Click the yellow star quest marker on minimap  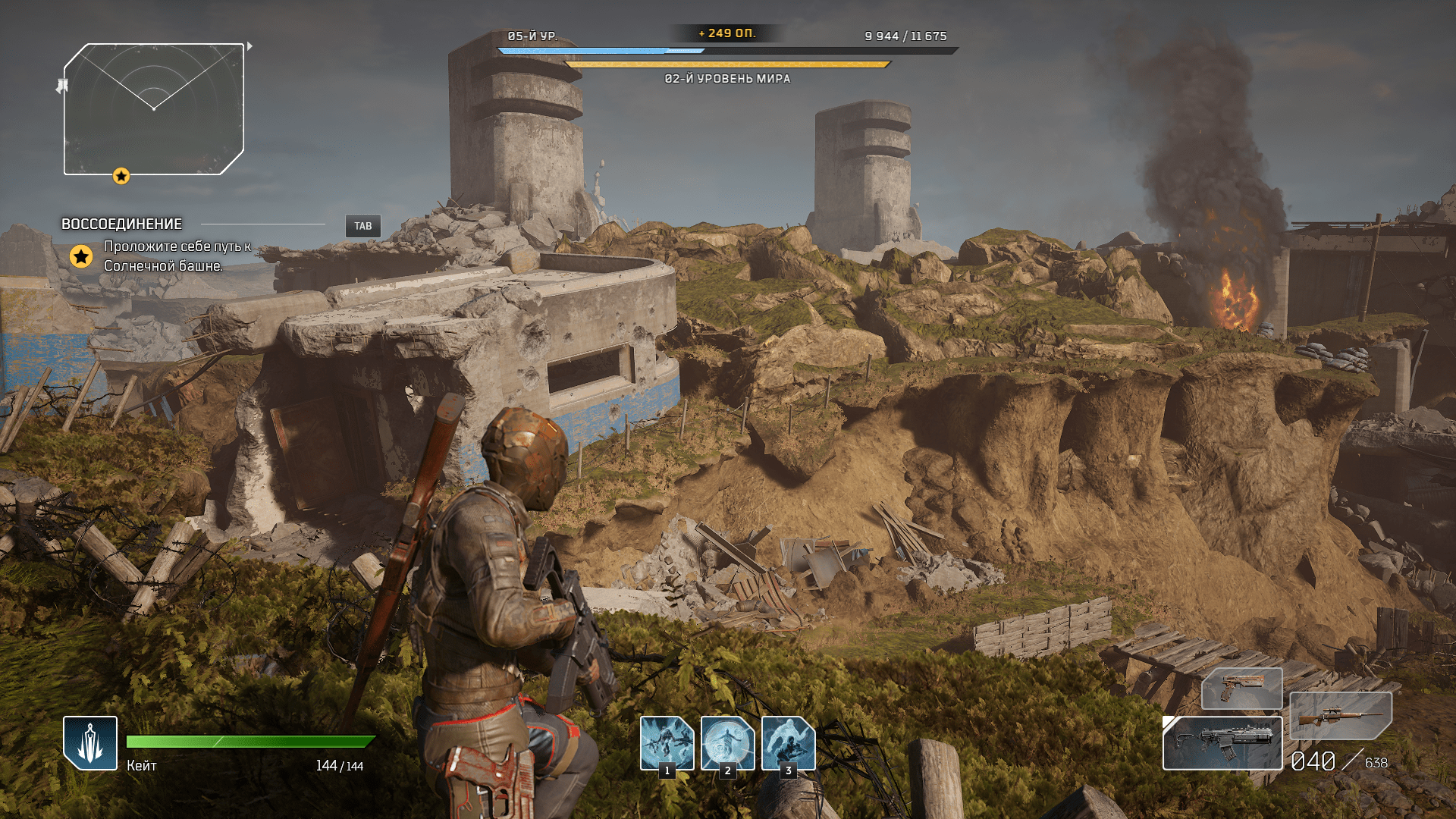(x=121, y=177)
